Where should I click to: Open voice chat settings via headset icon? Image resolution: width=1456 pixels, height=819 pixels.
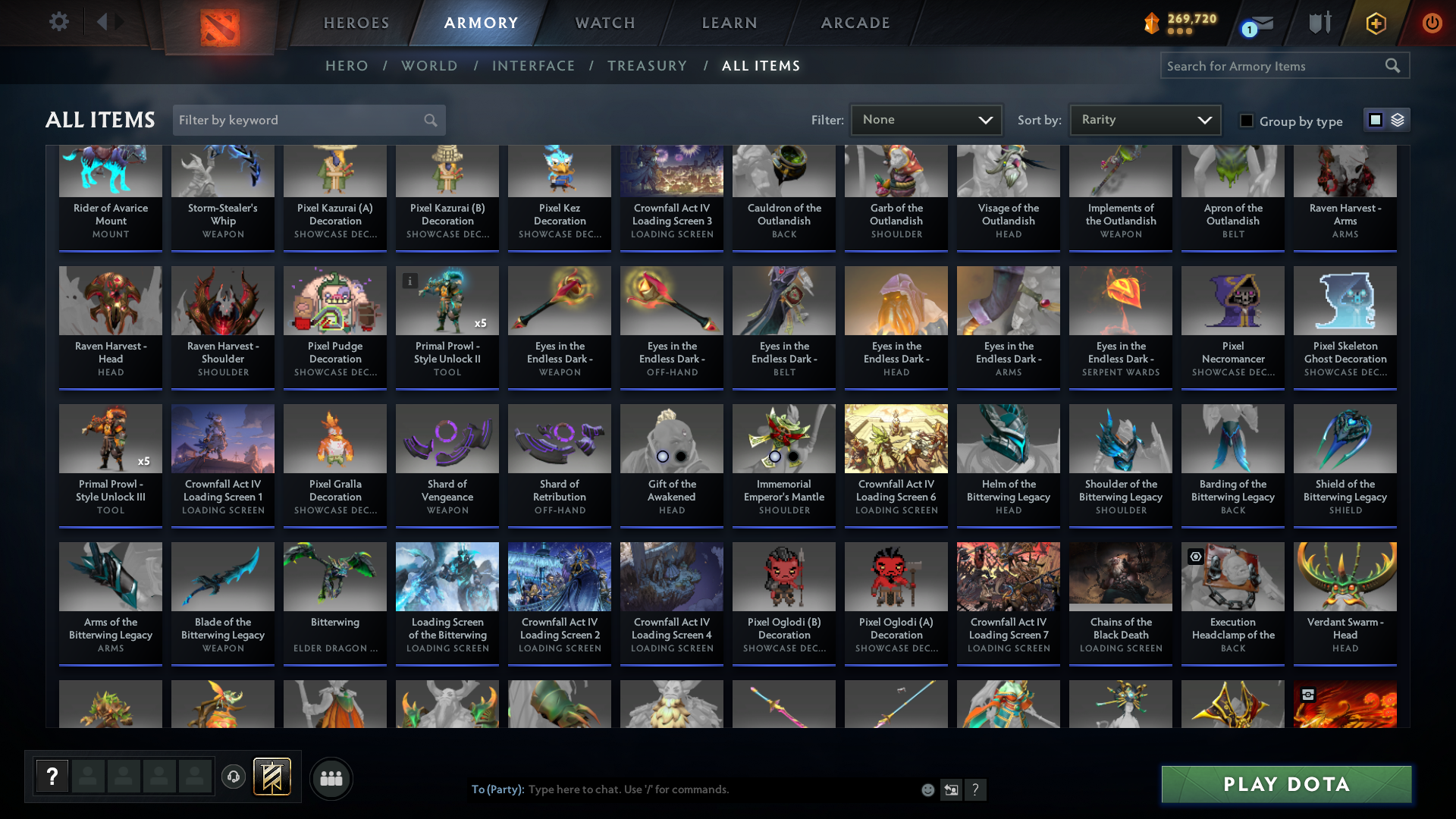click(x=233, y=777)
